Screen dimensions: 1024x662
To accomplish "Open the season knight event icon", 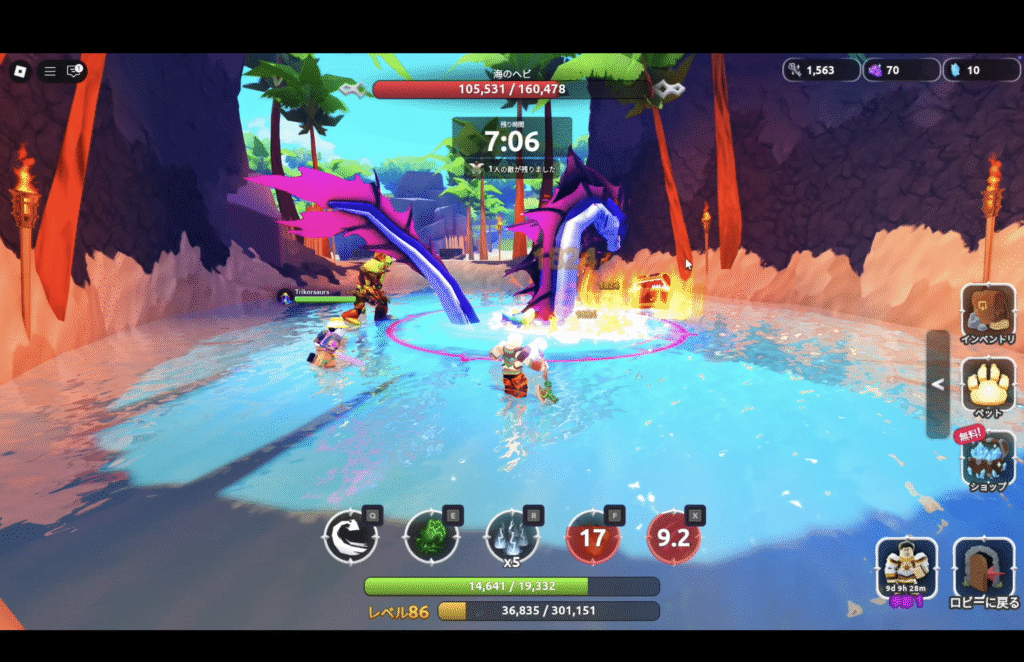I will (x=906, y=568).
